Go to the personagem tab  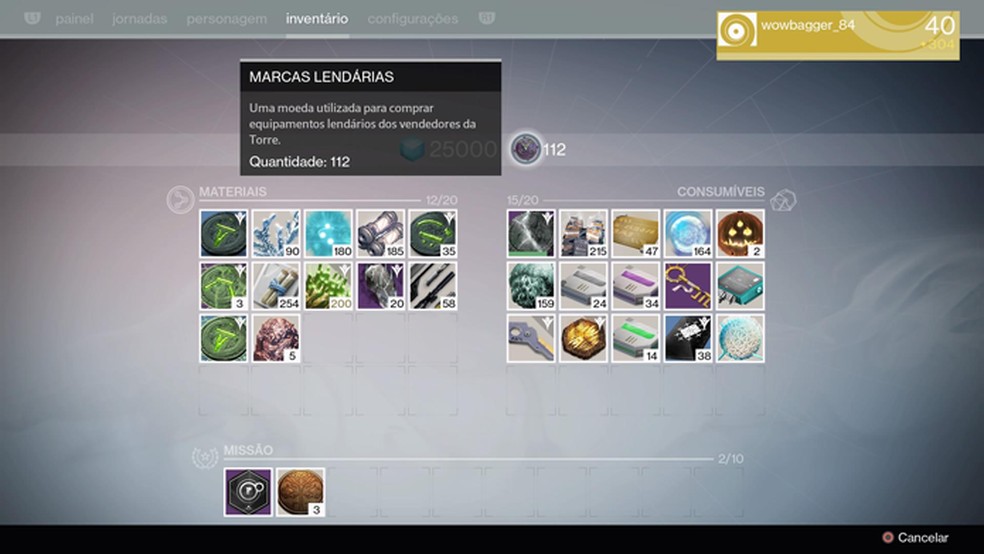click(226, 19)
